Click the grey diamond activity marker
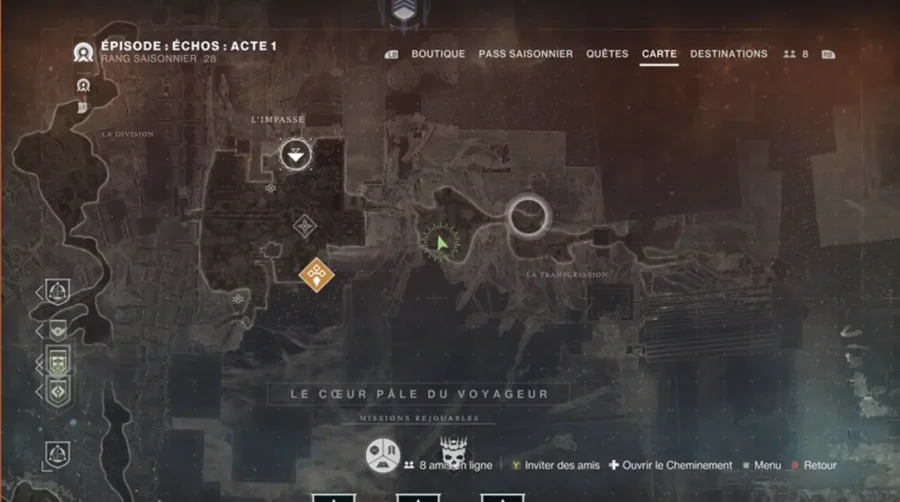This screenshot has width=900, height=502. 305,226
